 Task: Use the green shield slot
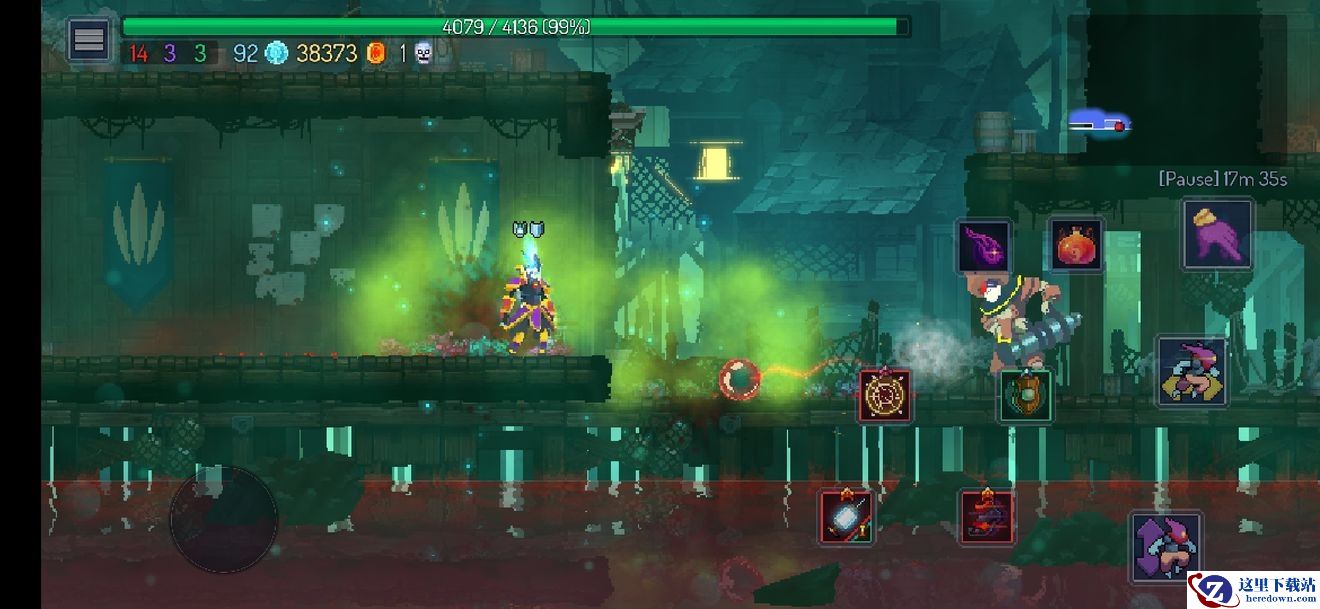click(1026, 395)
